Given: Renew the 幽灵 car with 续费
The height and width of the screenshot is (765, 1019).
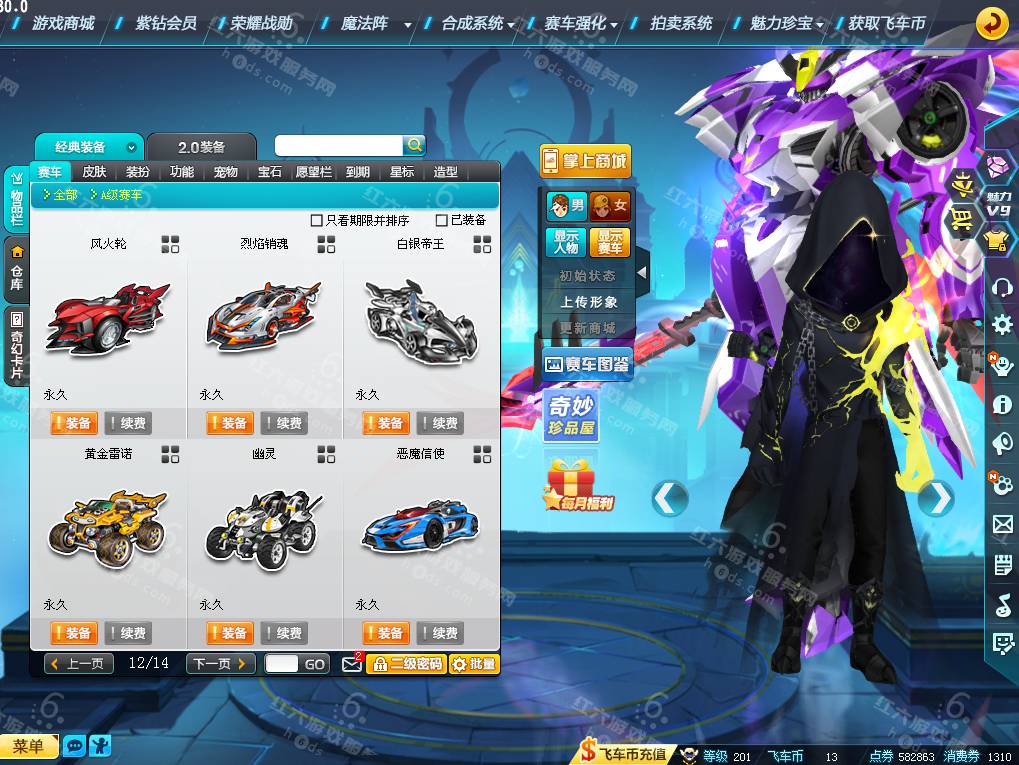Looking at the screenshot, I should [283, 633].
